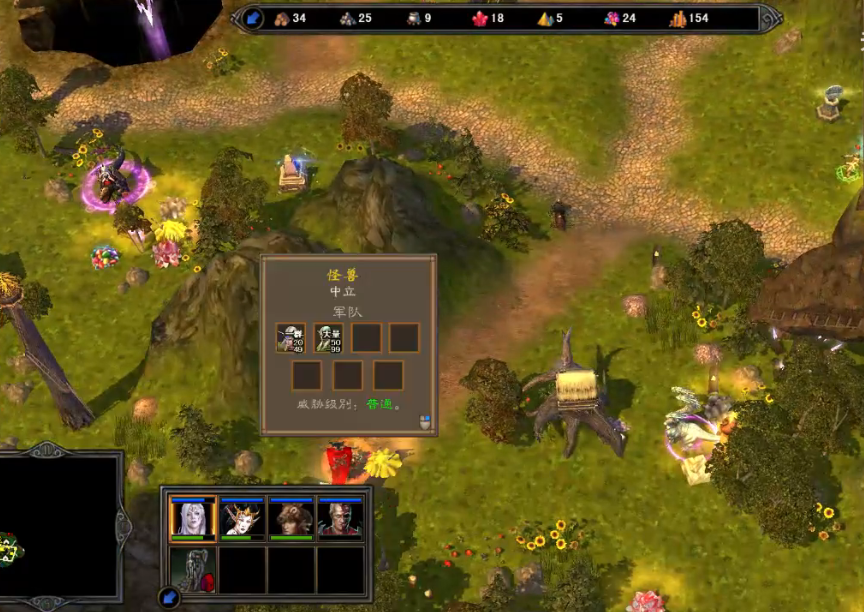
Task: Choose the curly brown-haired hero portrait
Action: 291,519
